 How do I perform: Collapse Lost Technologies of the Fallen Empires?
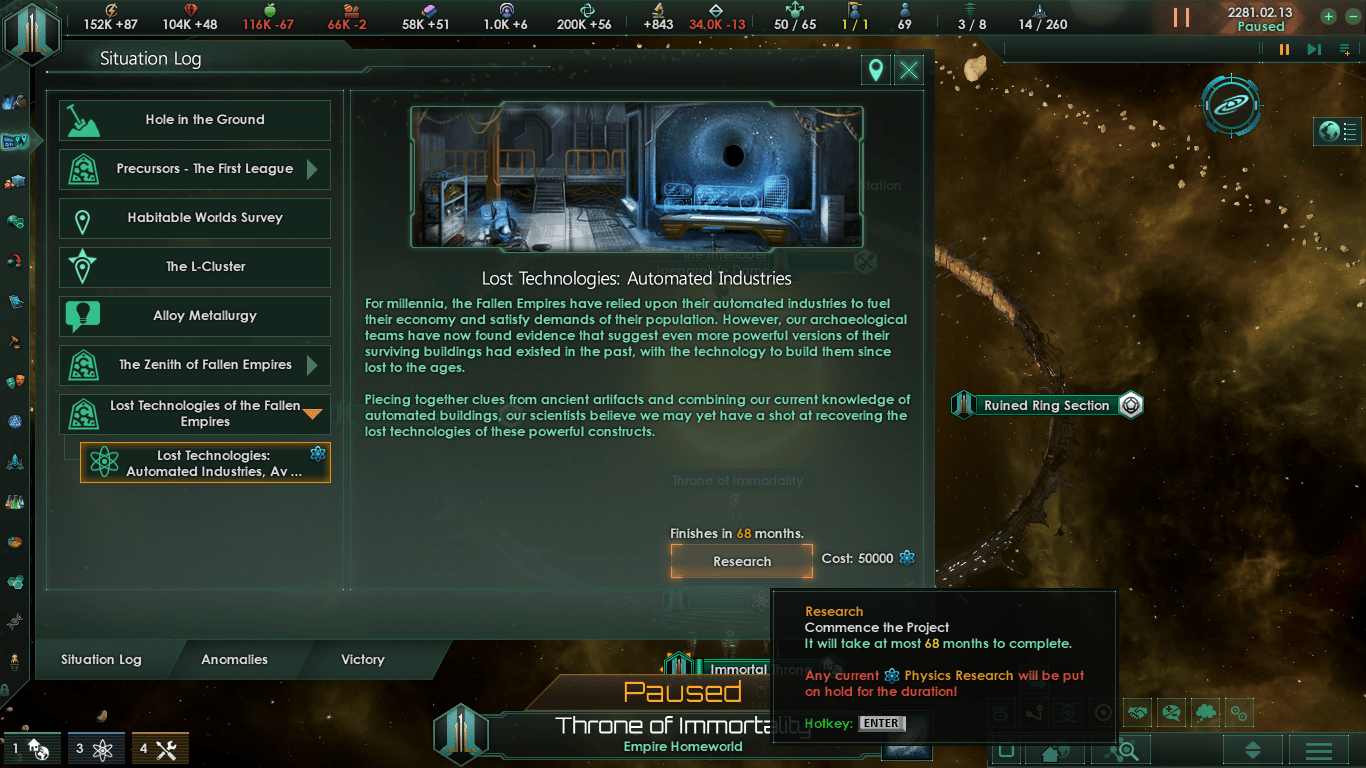pos(313,413)
